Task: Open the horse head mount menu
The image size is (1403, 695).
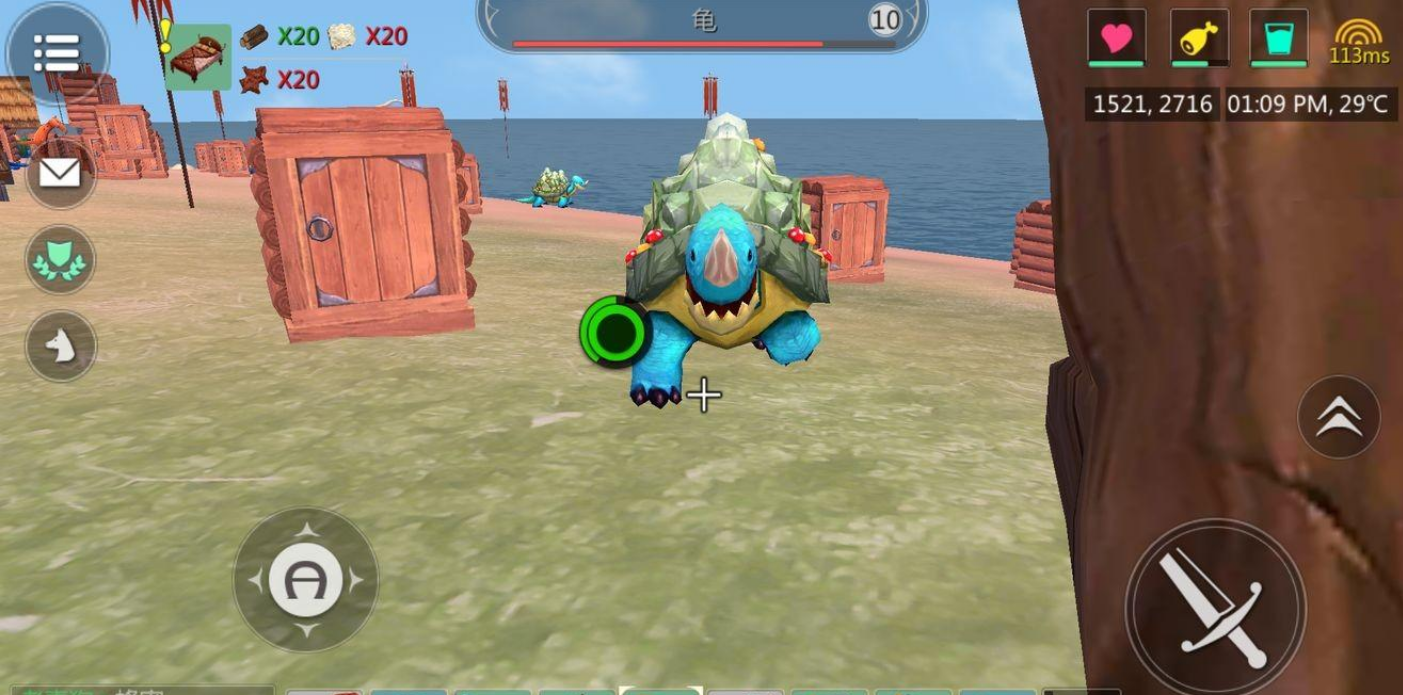Action: 60,346
